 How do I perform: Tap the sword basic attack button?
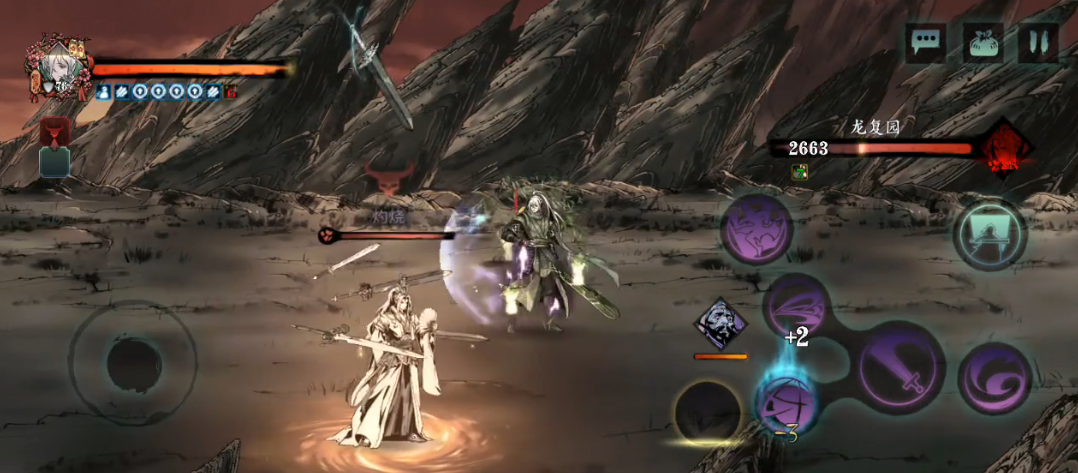click(x=901, y=367)
